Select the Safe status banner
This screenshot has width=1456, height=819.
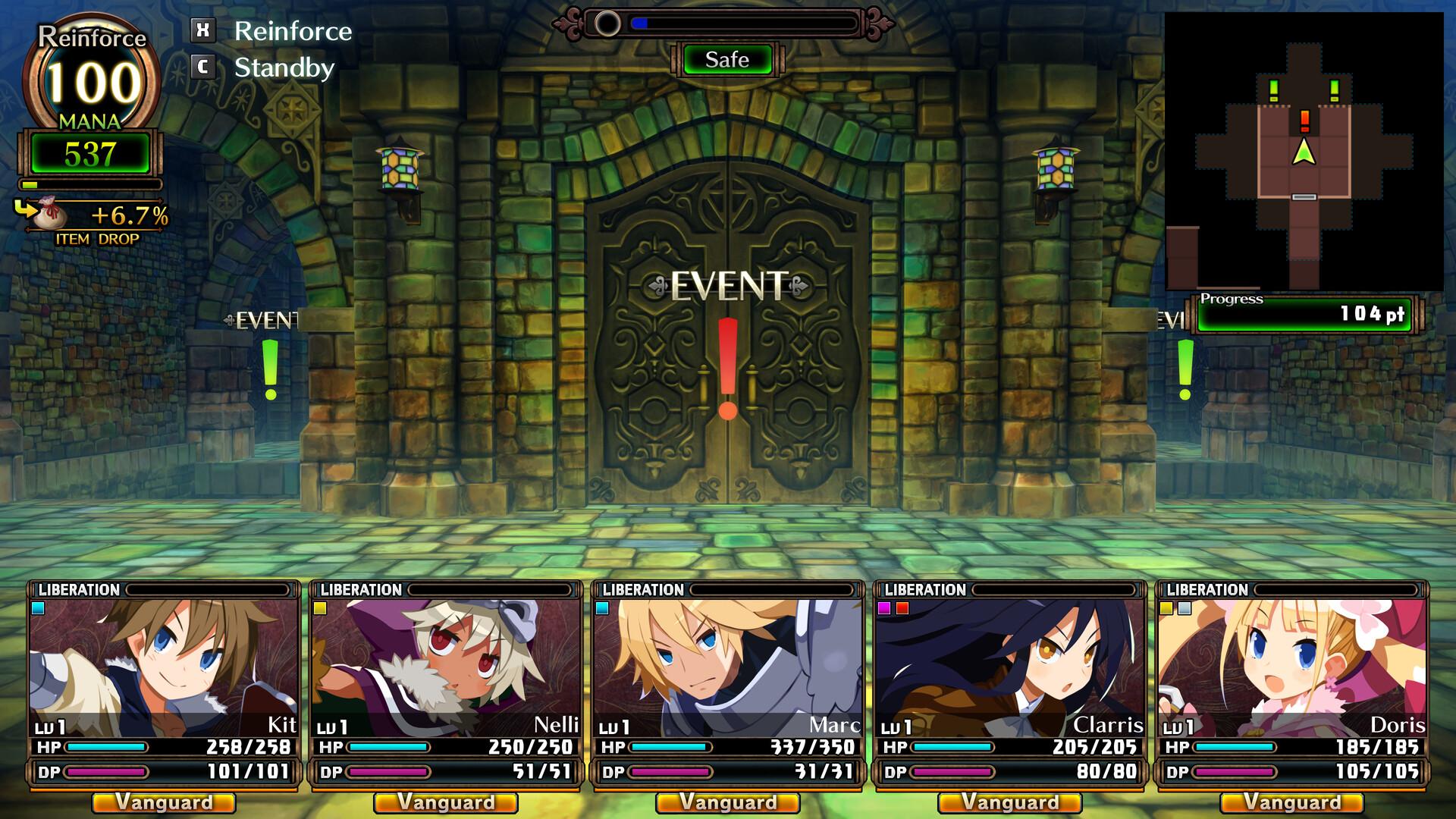[x=726, y=60]
